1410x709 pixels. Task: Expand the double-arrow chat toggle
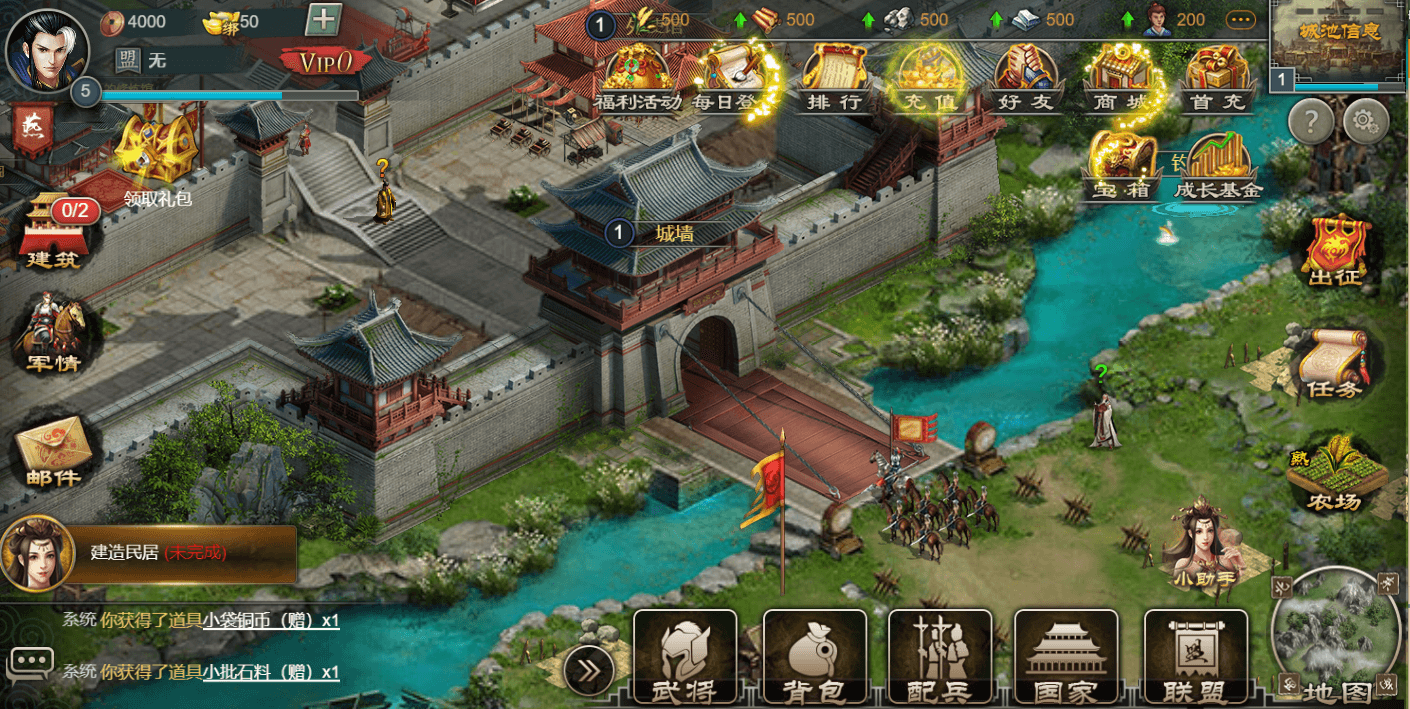tap(589, 671)
